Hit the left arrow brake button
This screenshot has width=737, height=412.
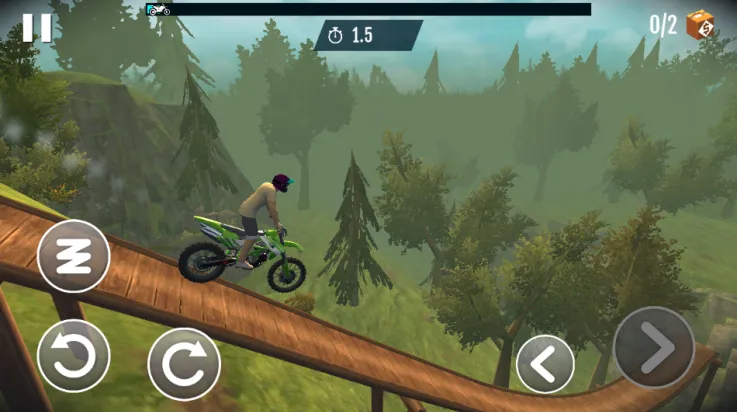click(545, 364)
